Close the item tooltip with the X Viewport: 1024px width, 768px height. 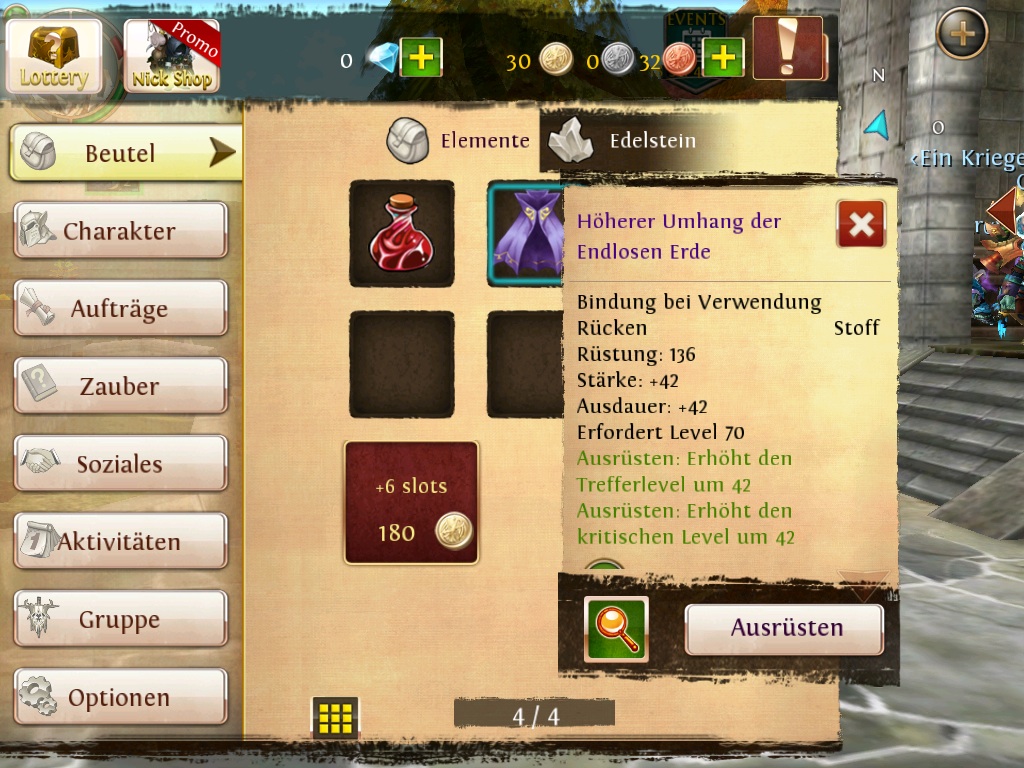coord(860,224)
